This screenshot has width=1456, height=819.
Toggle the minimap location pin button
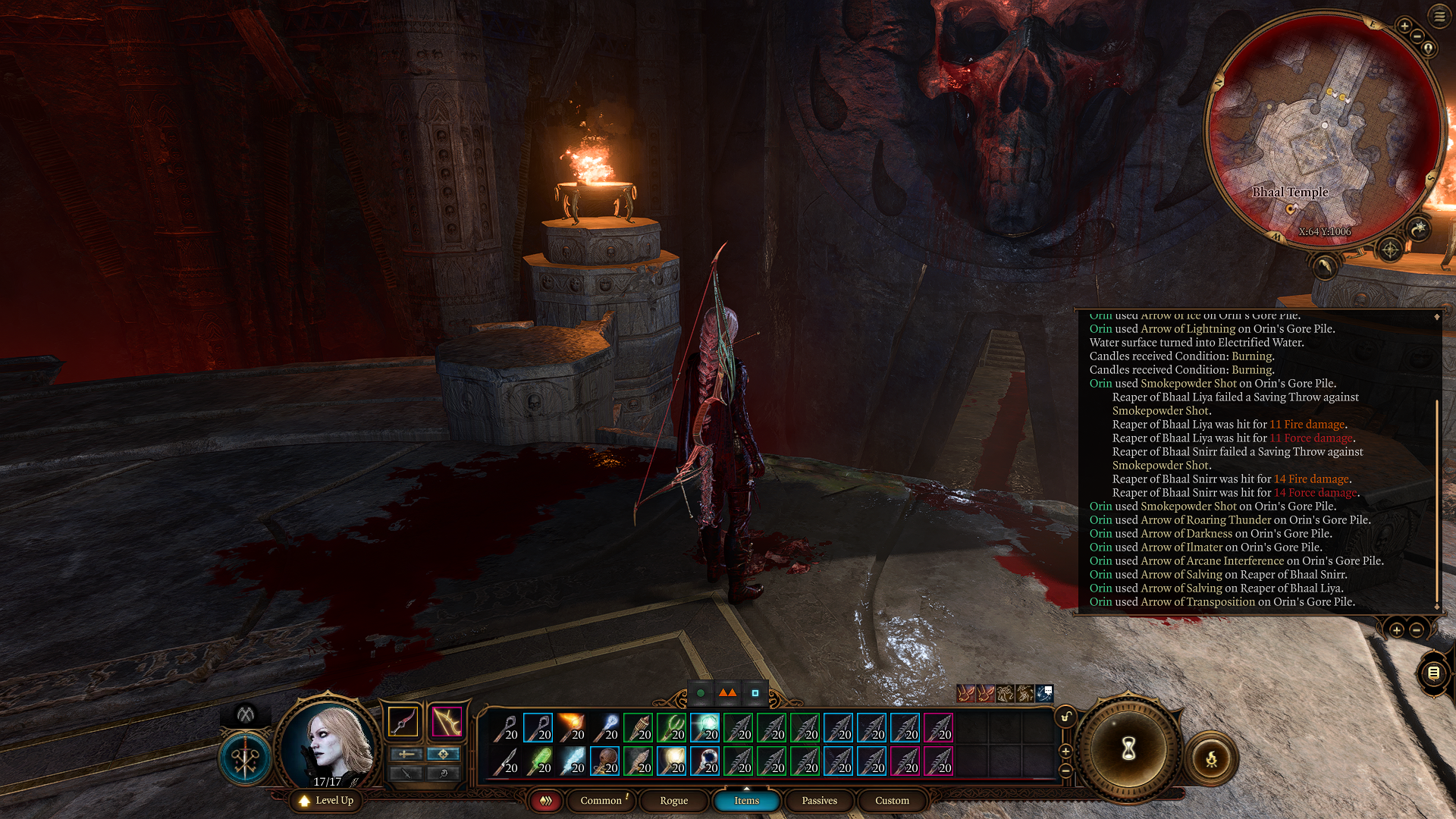click(x=1428, y=49)
